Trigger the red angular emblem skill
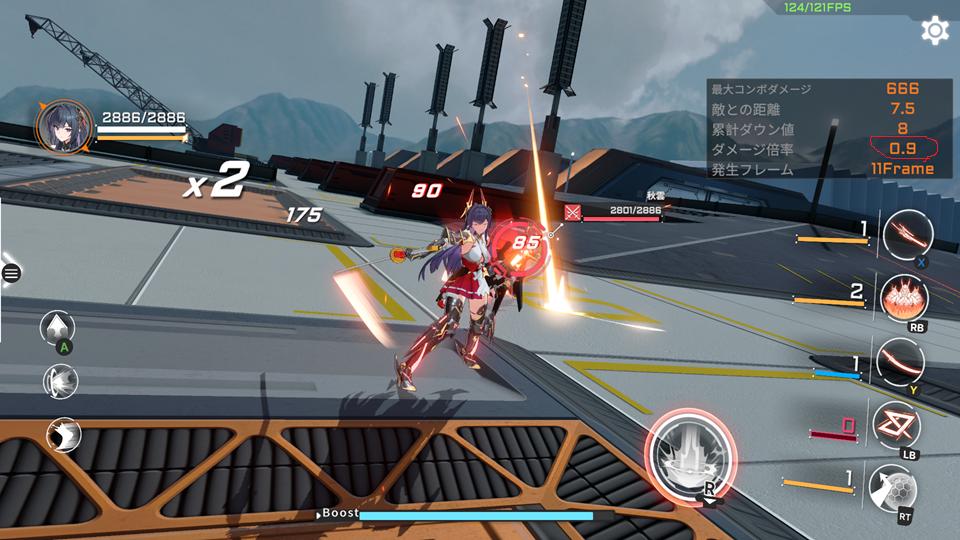Image resolution: width=960 pixels, height=540 pixels. coord(896,425)
